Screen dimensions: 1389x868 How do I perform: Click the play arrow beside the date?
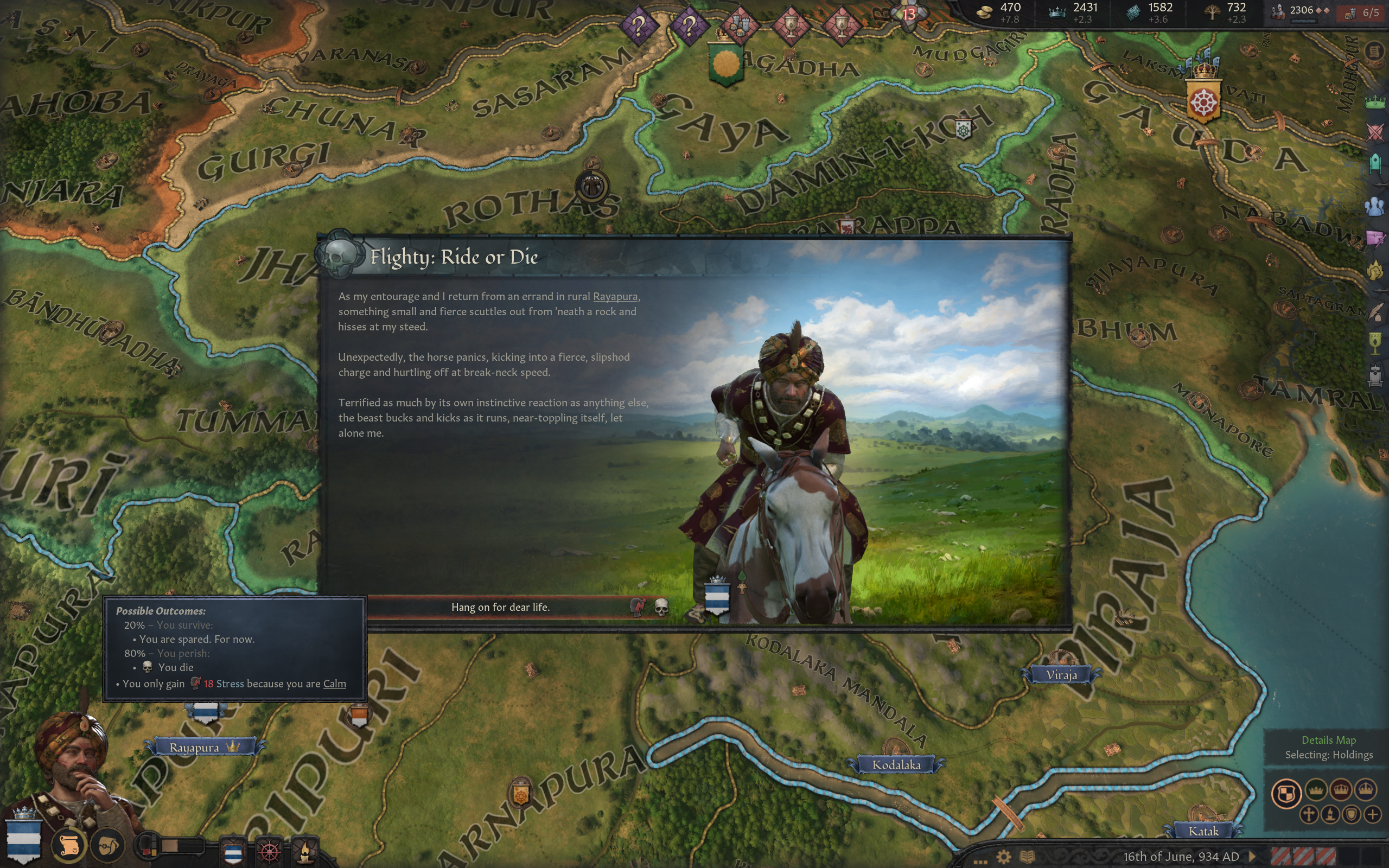1252,857
